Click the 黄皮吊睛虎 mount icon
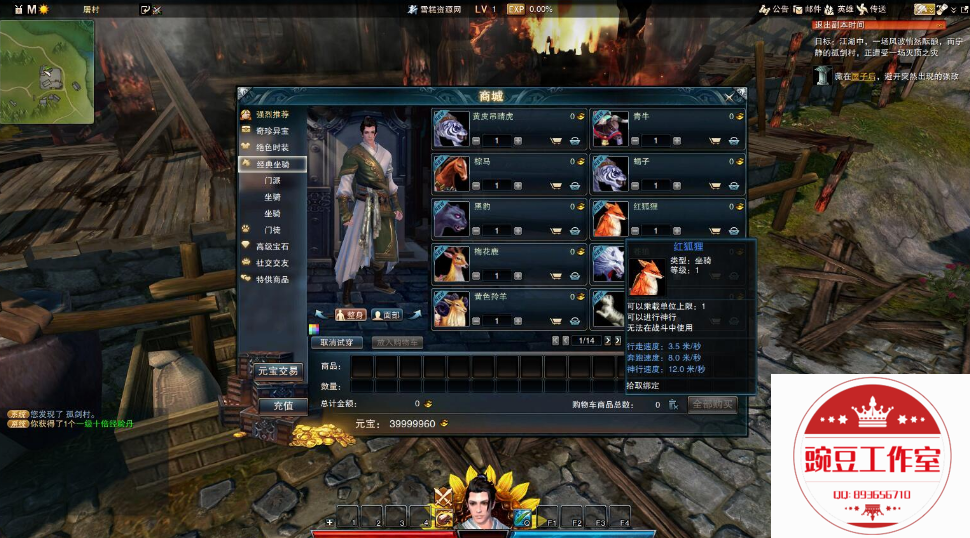The height and width of the screenshot is (538, 970). 450,128
